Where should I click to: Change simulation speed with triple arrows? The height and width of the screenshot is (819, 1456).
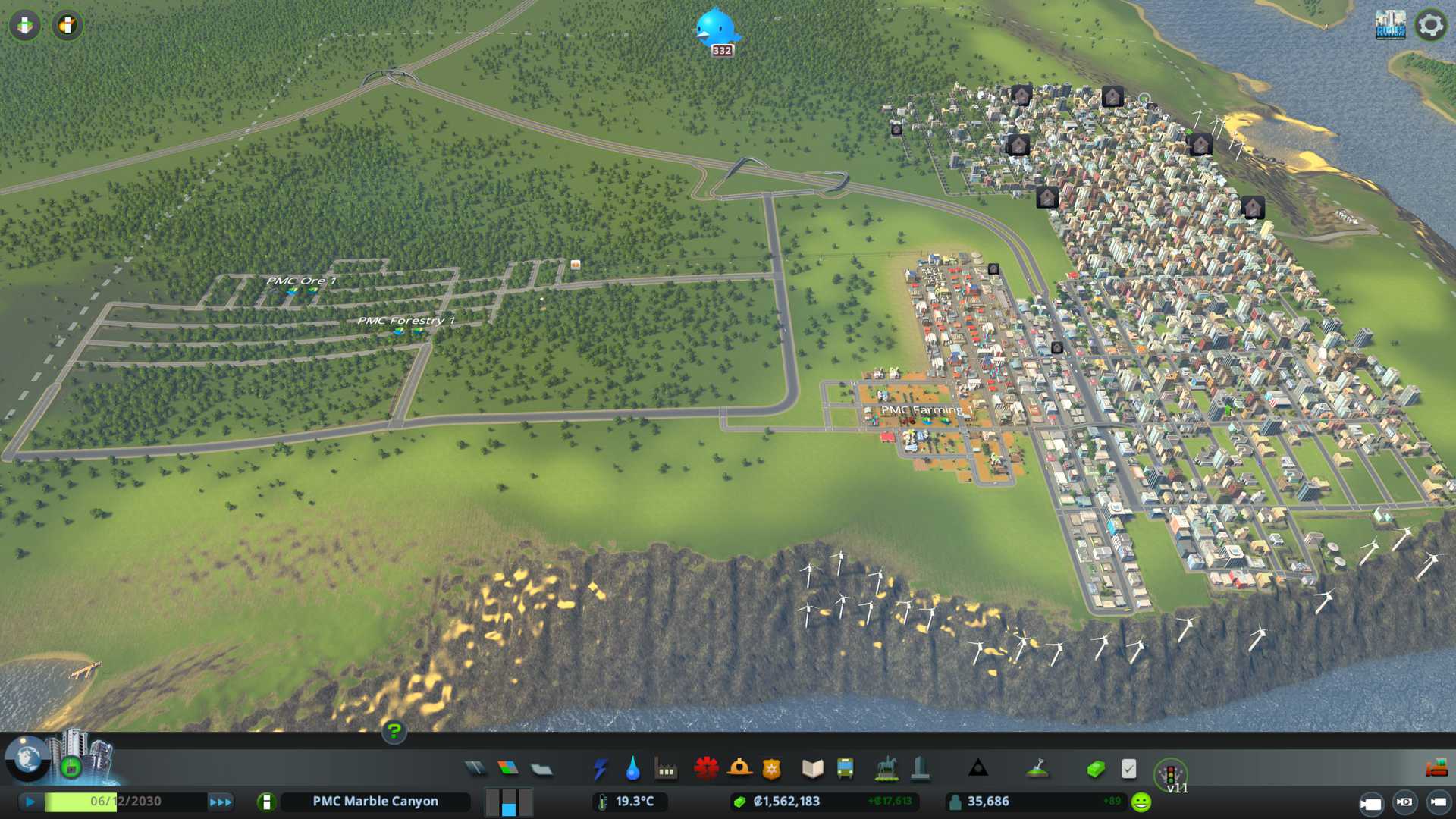tap(221, 802)
